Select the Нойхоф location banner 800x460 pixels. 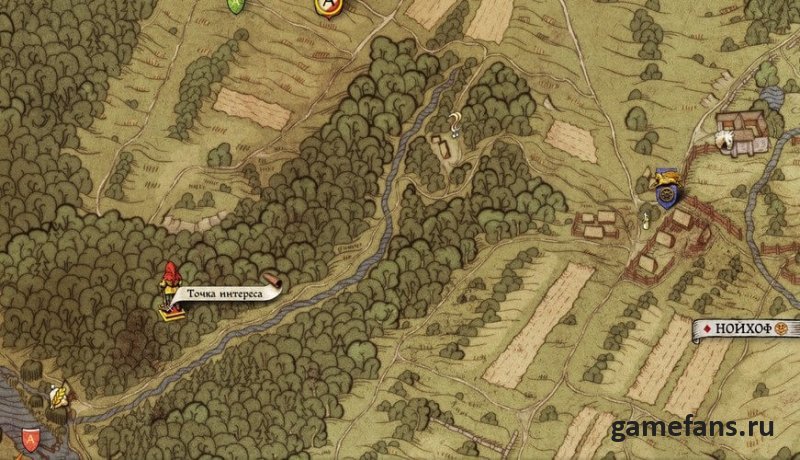pyautogui.click(x=747, y=329)
